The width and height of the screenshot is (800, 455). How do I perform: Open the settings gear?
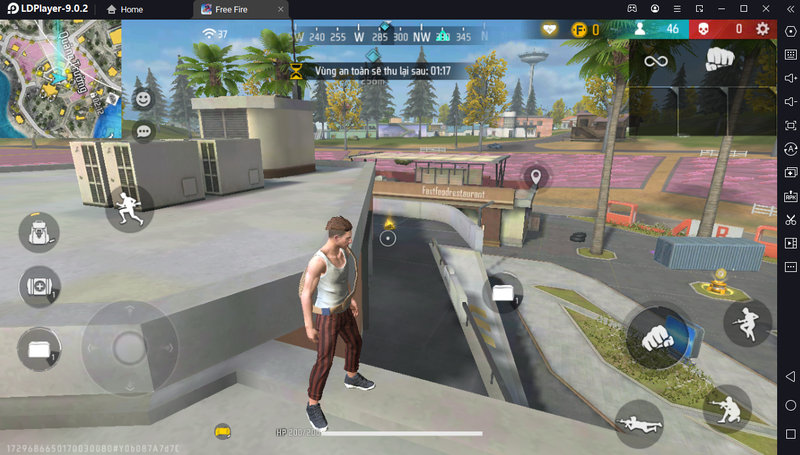pyautogui.click(x=763, y=29)
